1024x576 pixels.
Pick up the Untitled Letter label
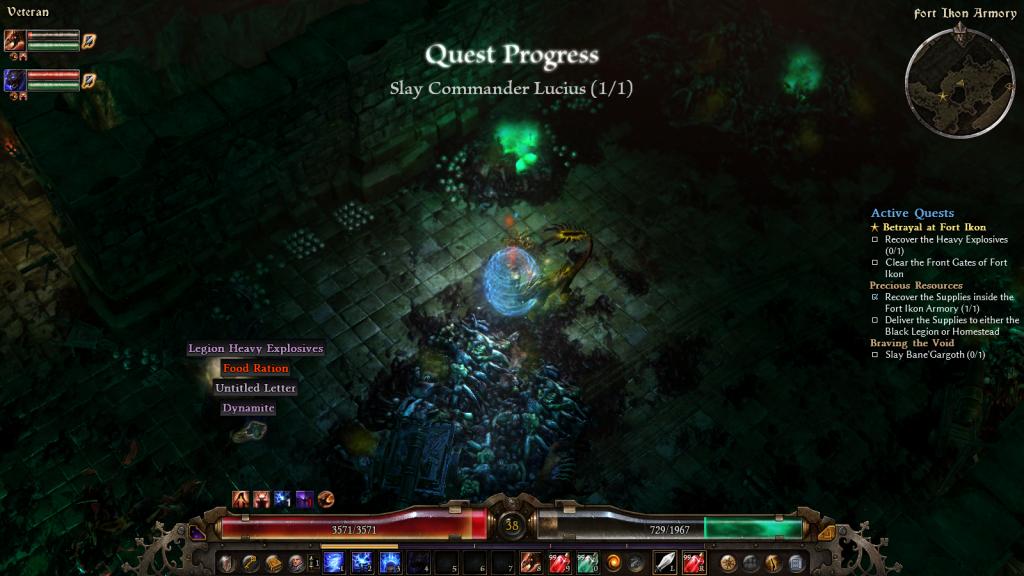pos(256,388)
